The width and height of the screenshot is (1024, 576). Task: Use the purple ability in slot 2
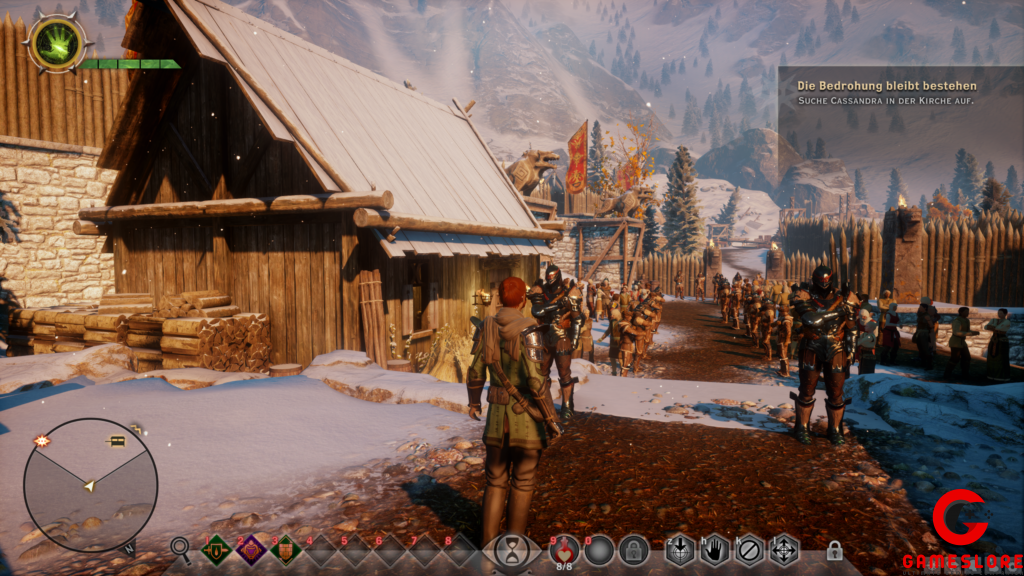(x=250, y=549)
